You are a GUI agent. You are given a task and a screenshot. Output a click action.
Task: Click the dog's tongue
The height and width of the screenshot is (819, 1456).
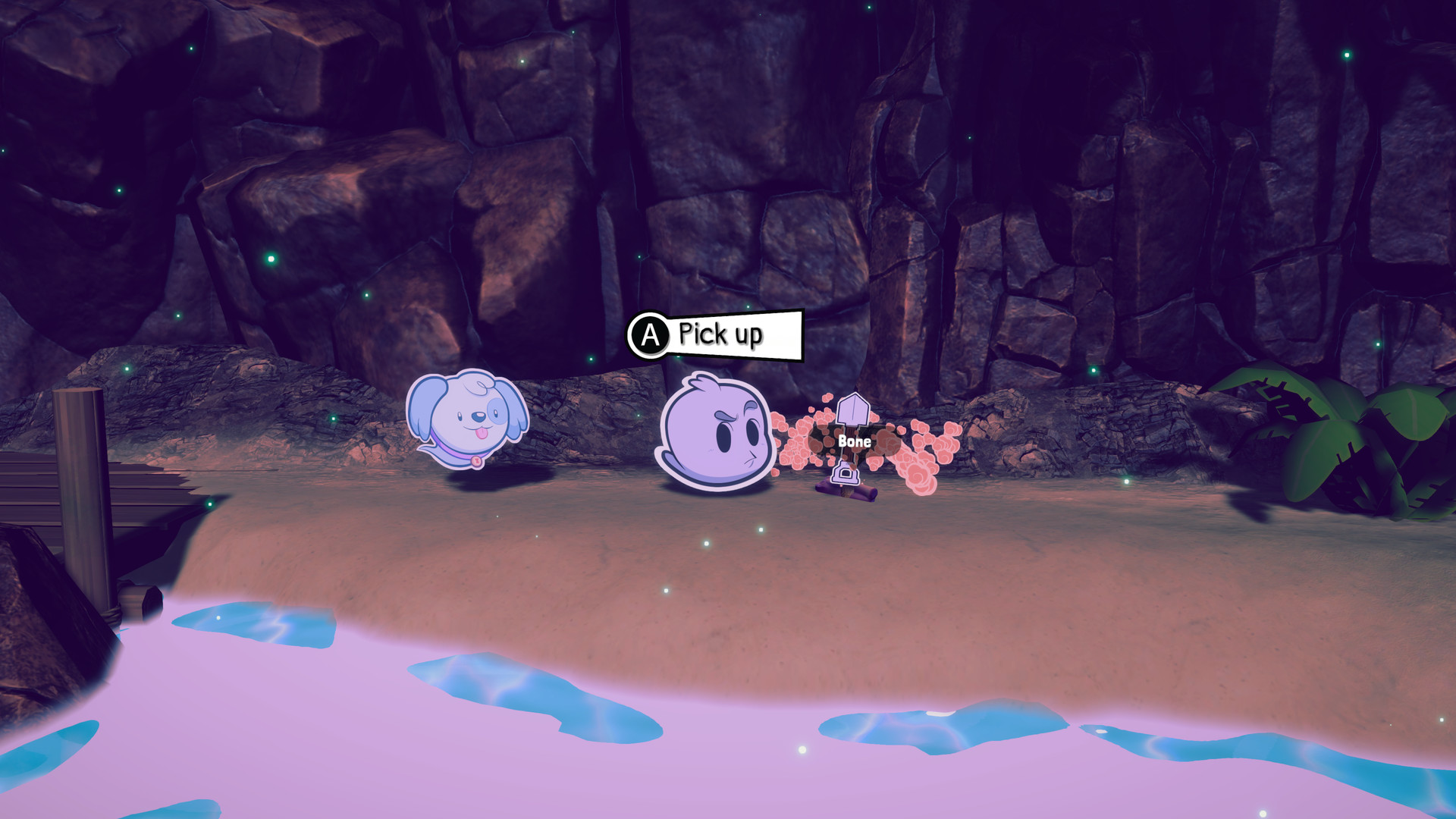click(482, 434)
